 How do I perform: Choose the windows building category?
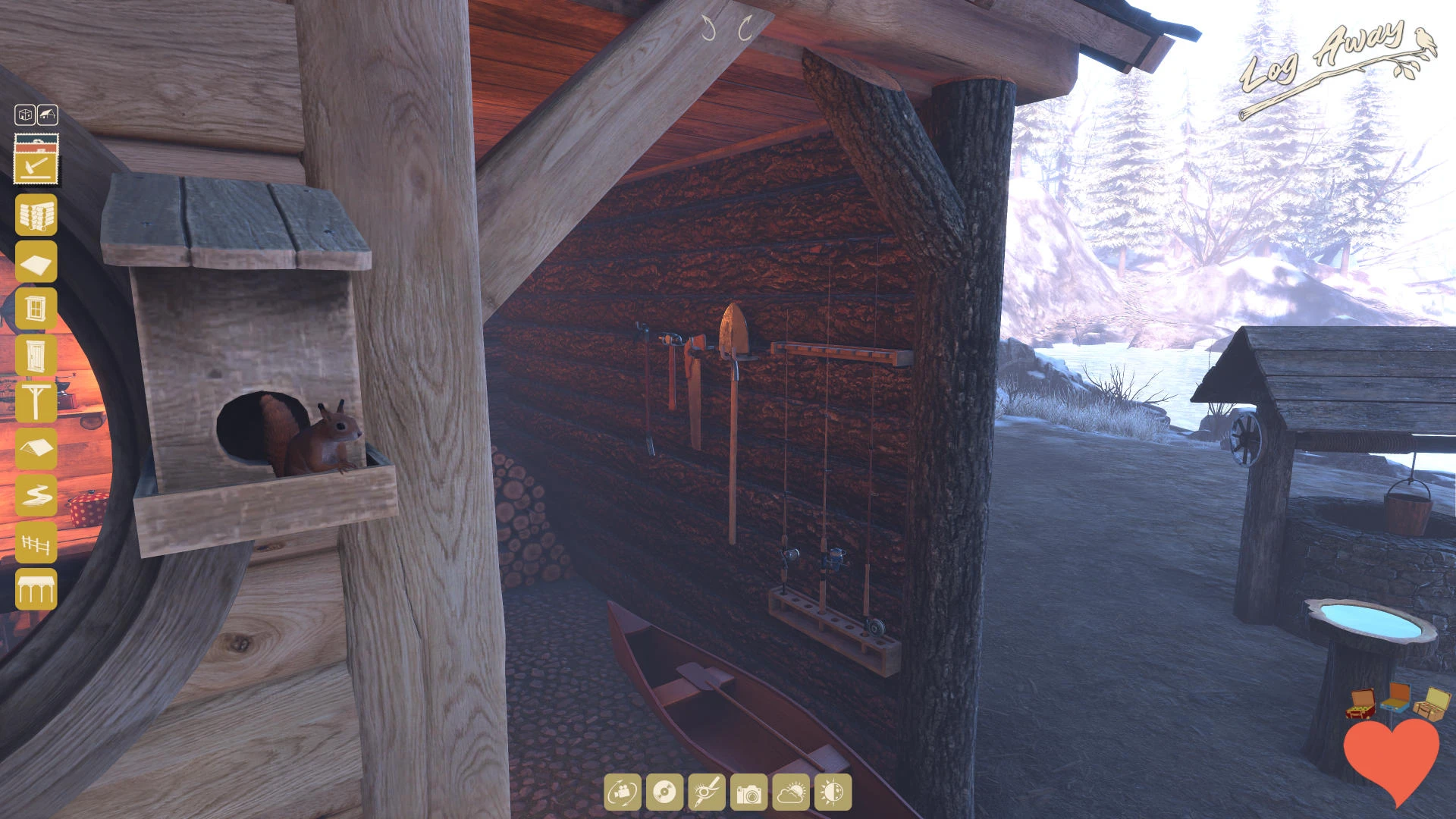36,309
